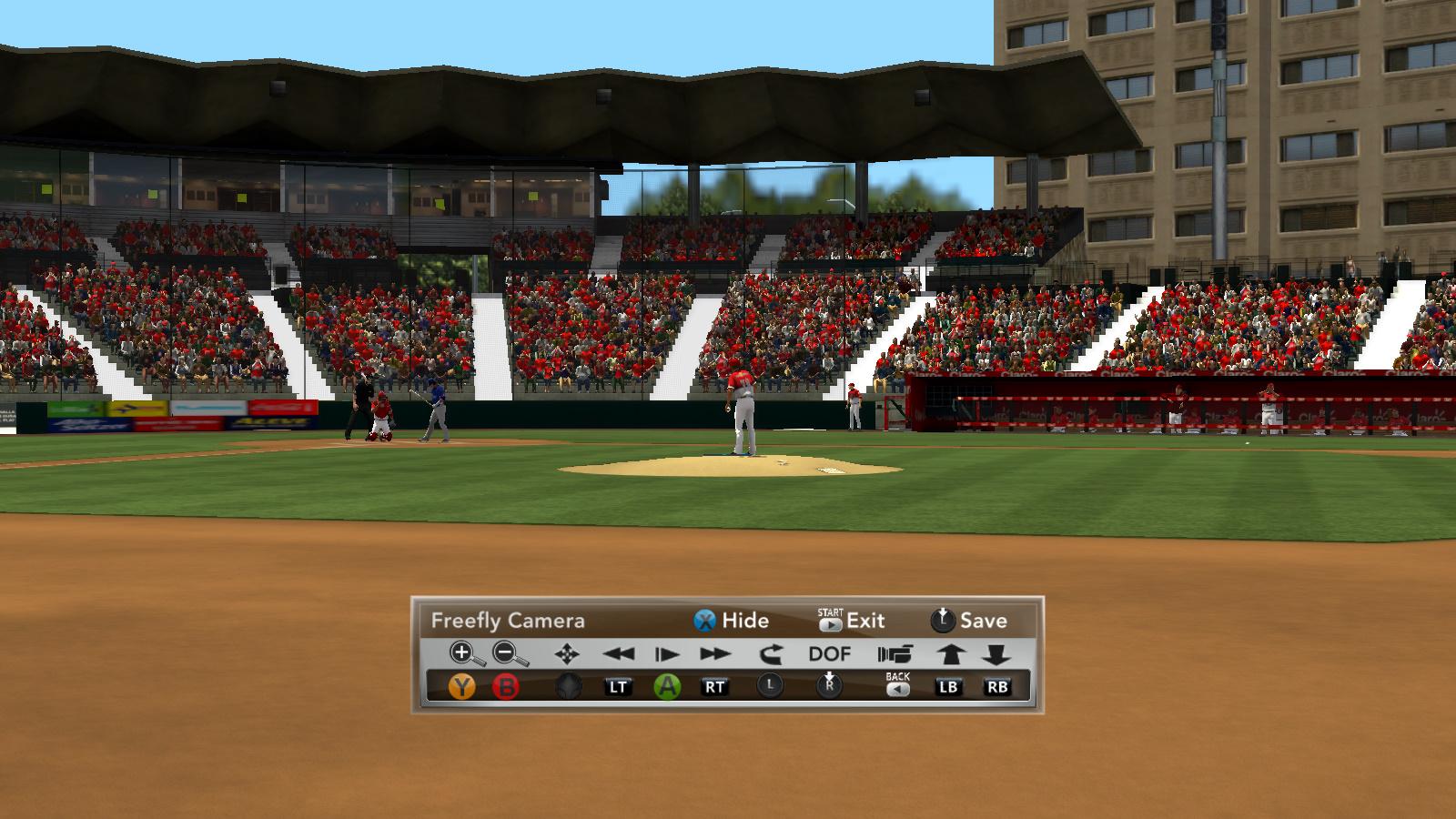The width and height of the screenshot is (1456, 819).
Task: Play the replay frame-step control
Action: pyautogui.click(x=667, y=653)
